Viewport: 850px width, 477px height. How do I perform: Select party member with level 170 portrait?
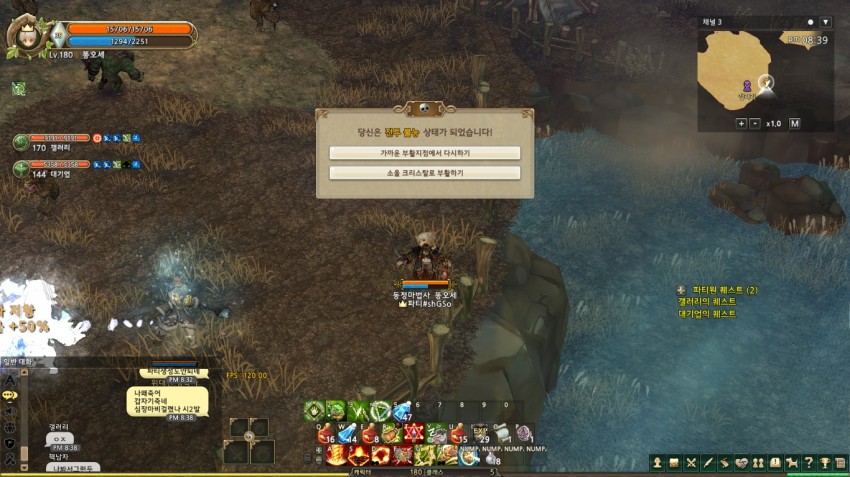coord(21,142)
